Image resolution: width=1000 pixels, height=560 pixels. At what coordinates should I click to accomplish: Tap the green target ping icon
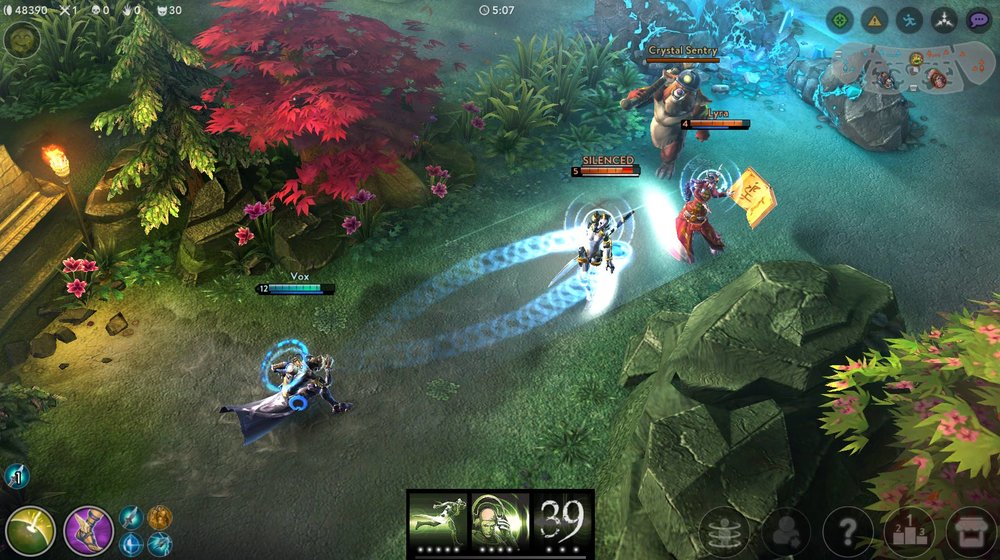tap(841, 20)
